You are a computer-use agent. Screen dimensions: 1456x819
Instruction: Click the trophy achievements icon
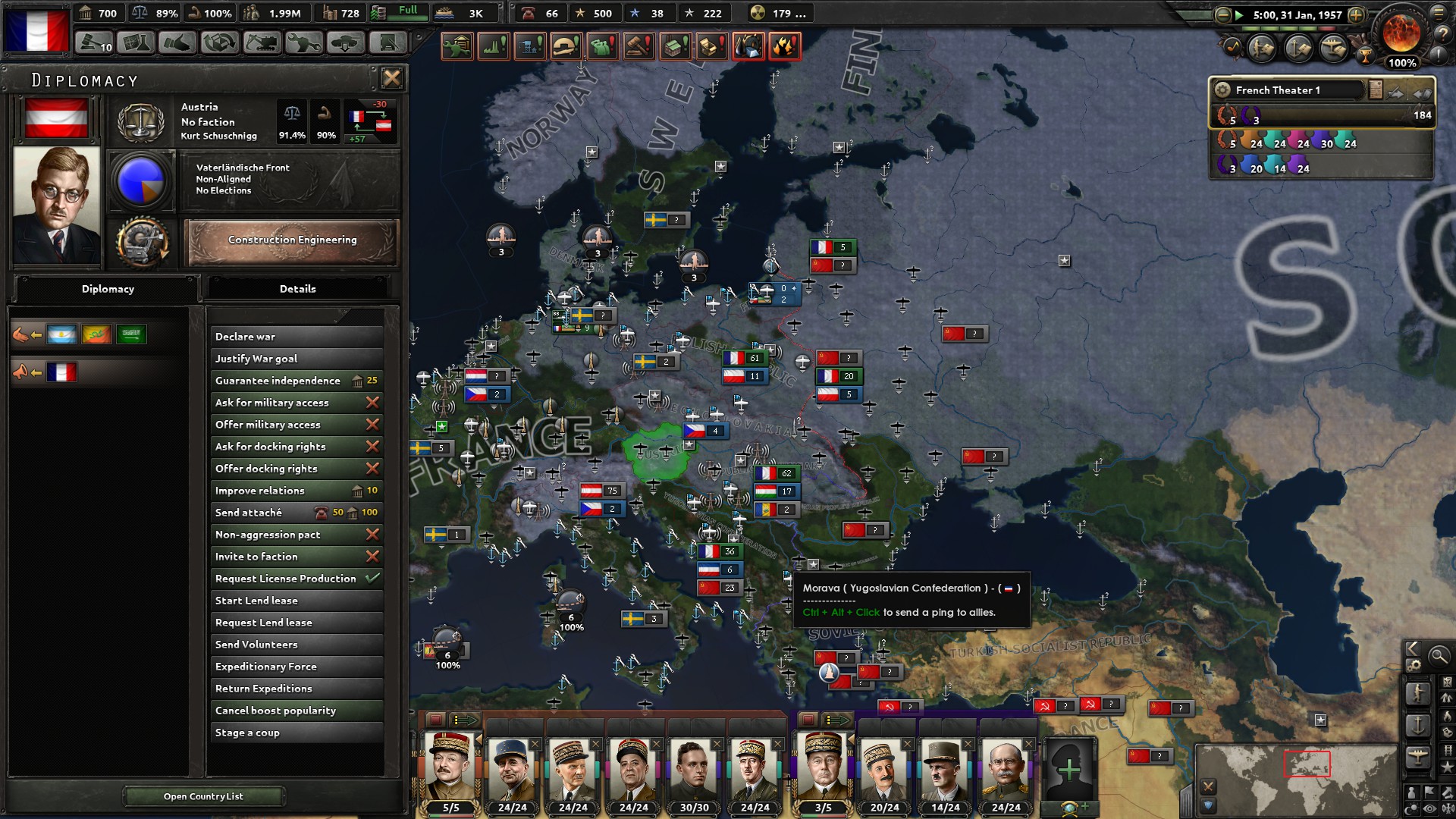(1365, 56)
